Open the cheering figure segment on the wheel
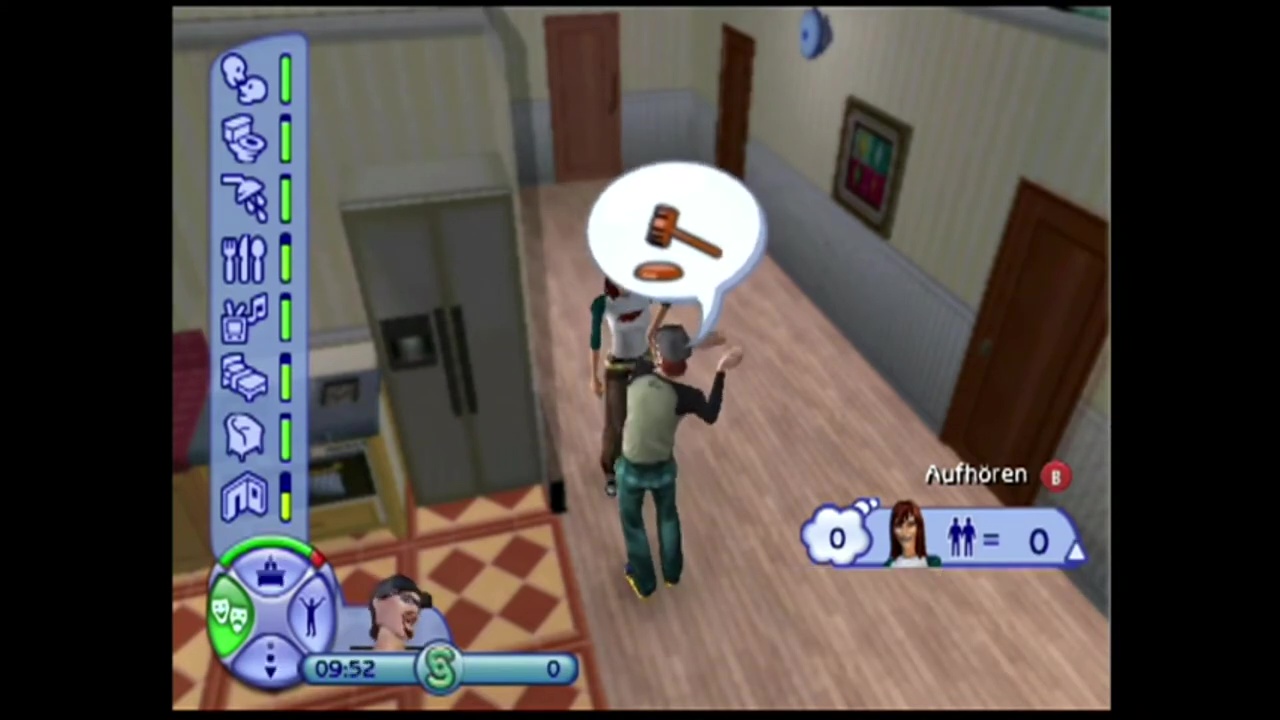Screen dimensions: 1280x720 coord(311,612)
